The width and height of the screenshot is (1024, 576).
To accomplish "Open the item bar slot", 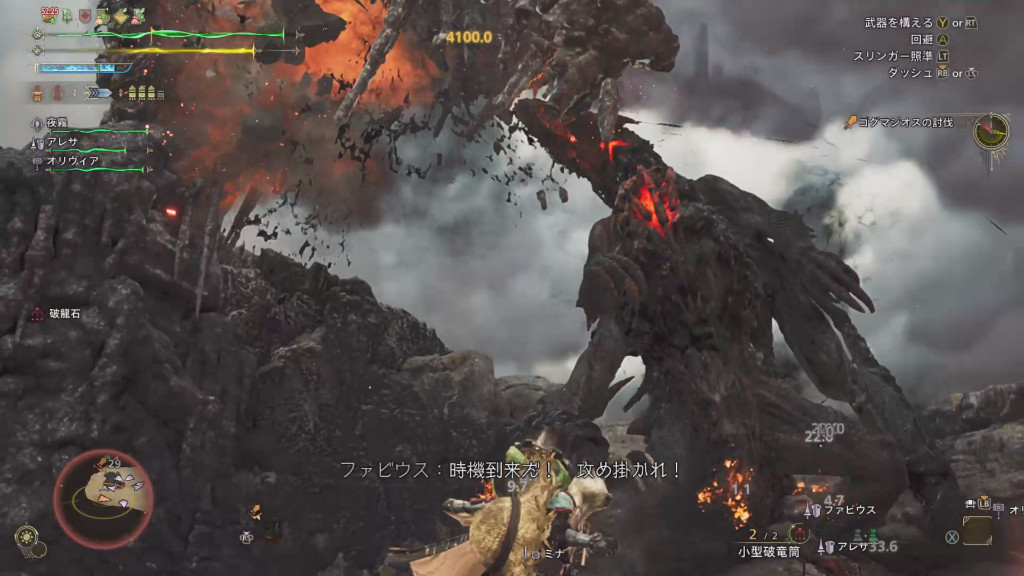I will [x=977, y=530].
